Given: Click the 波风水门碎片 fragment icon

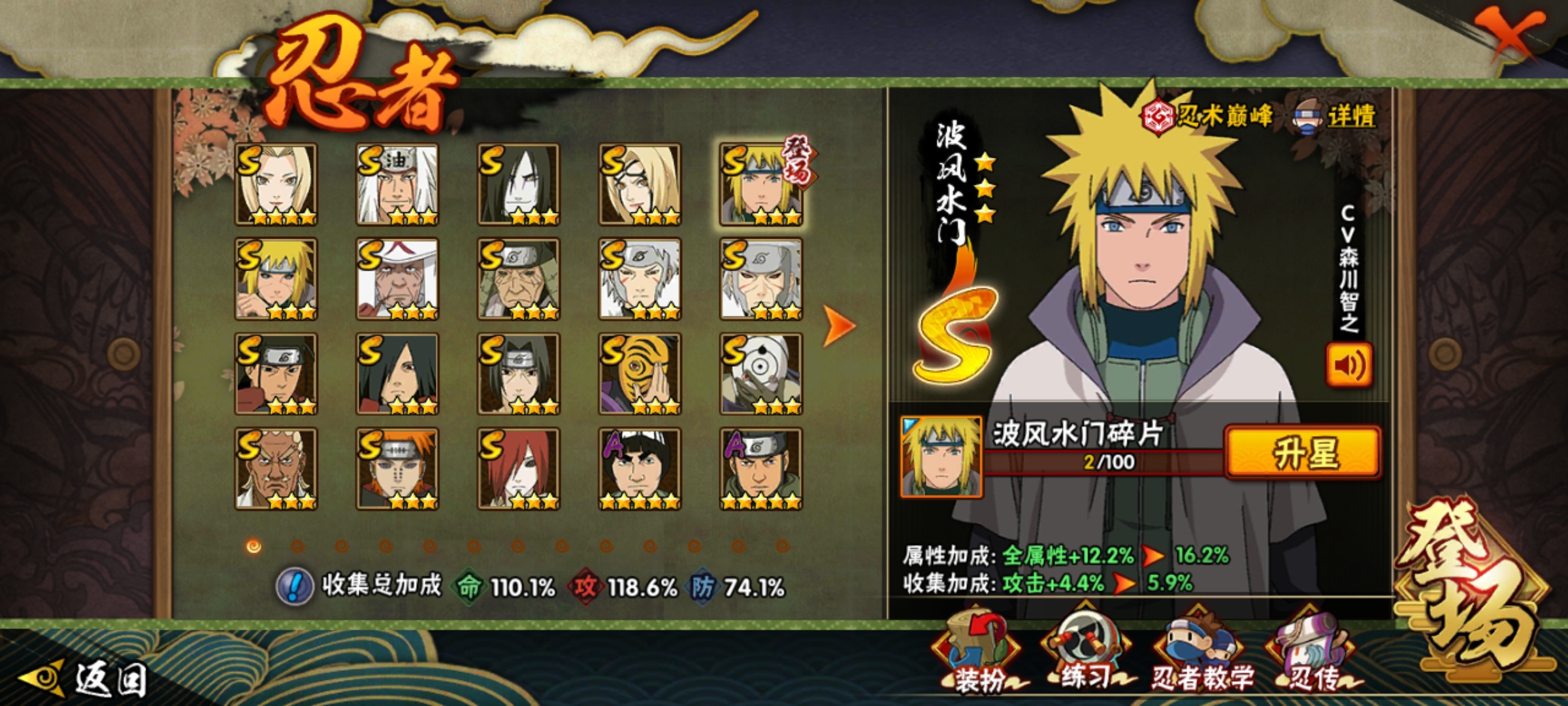Looking at the screenshot, I should coord(941,457).
